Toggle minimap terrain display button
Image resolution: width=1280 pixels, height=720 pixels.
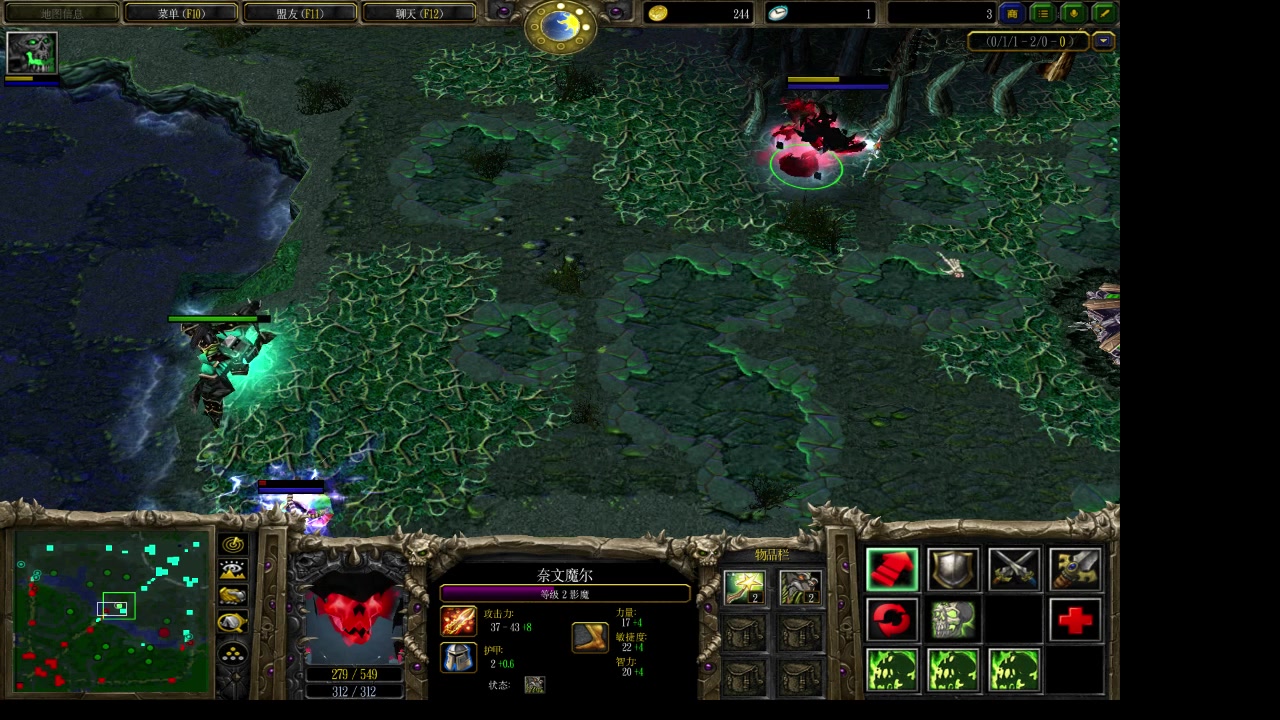[233, 571]
